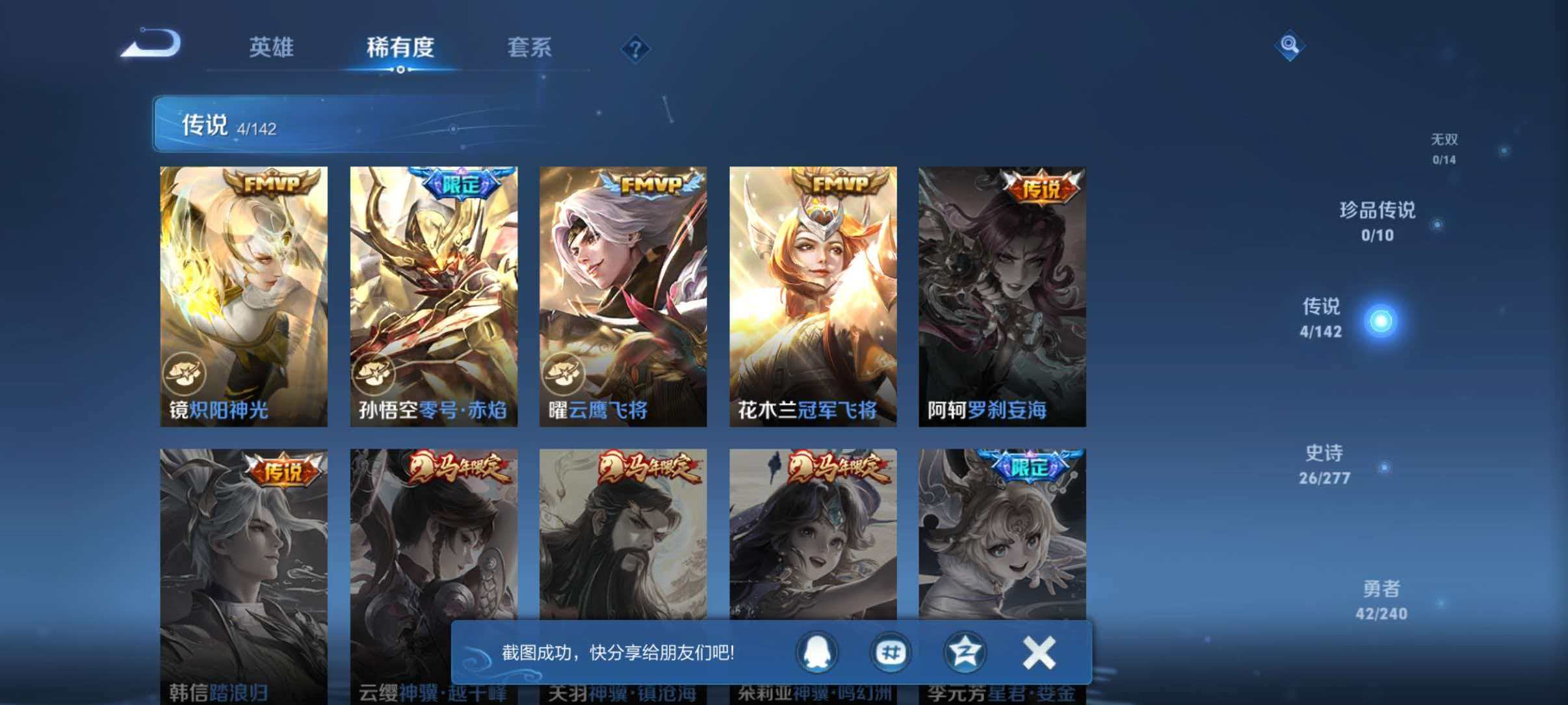Open the 套系 tab
This screenshot has width=1568, height=705.
(530, 47)
